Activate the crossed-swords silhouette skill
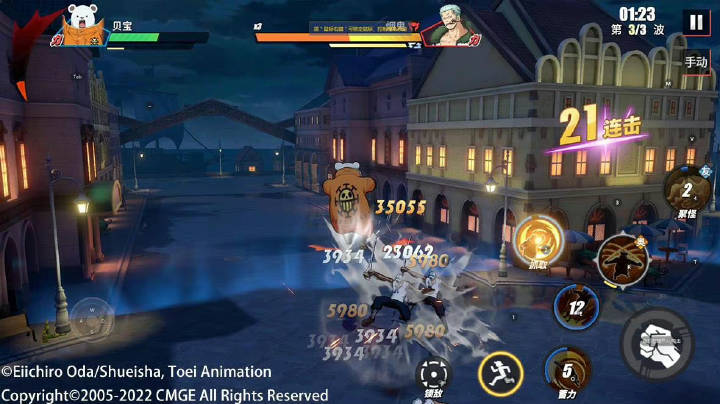Image resolution: width=720 pixels, height=404 pixels. point(622,257)
